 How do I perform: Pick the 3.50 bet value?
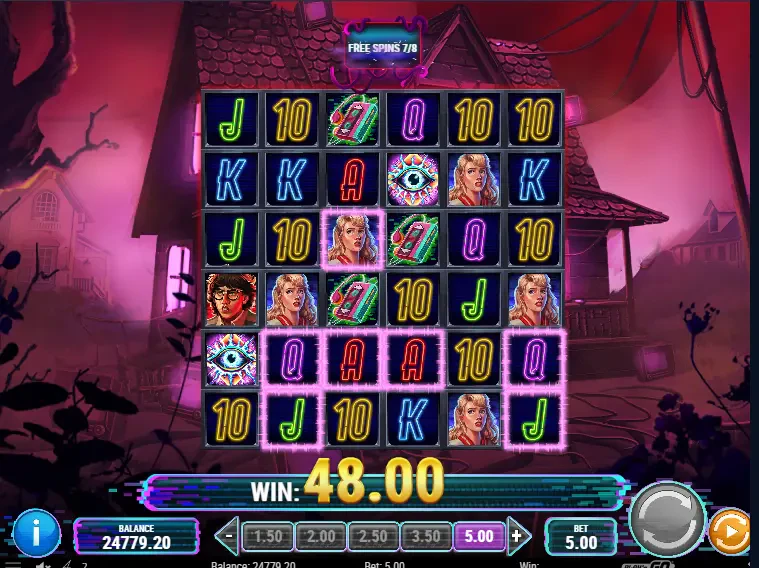point(427,536)
